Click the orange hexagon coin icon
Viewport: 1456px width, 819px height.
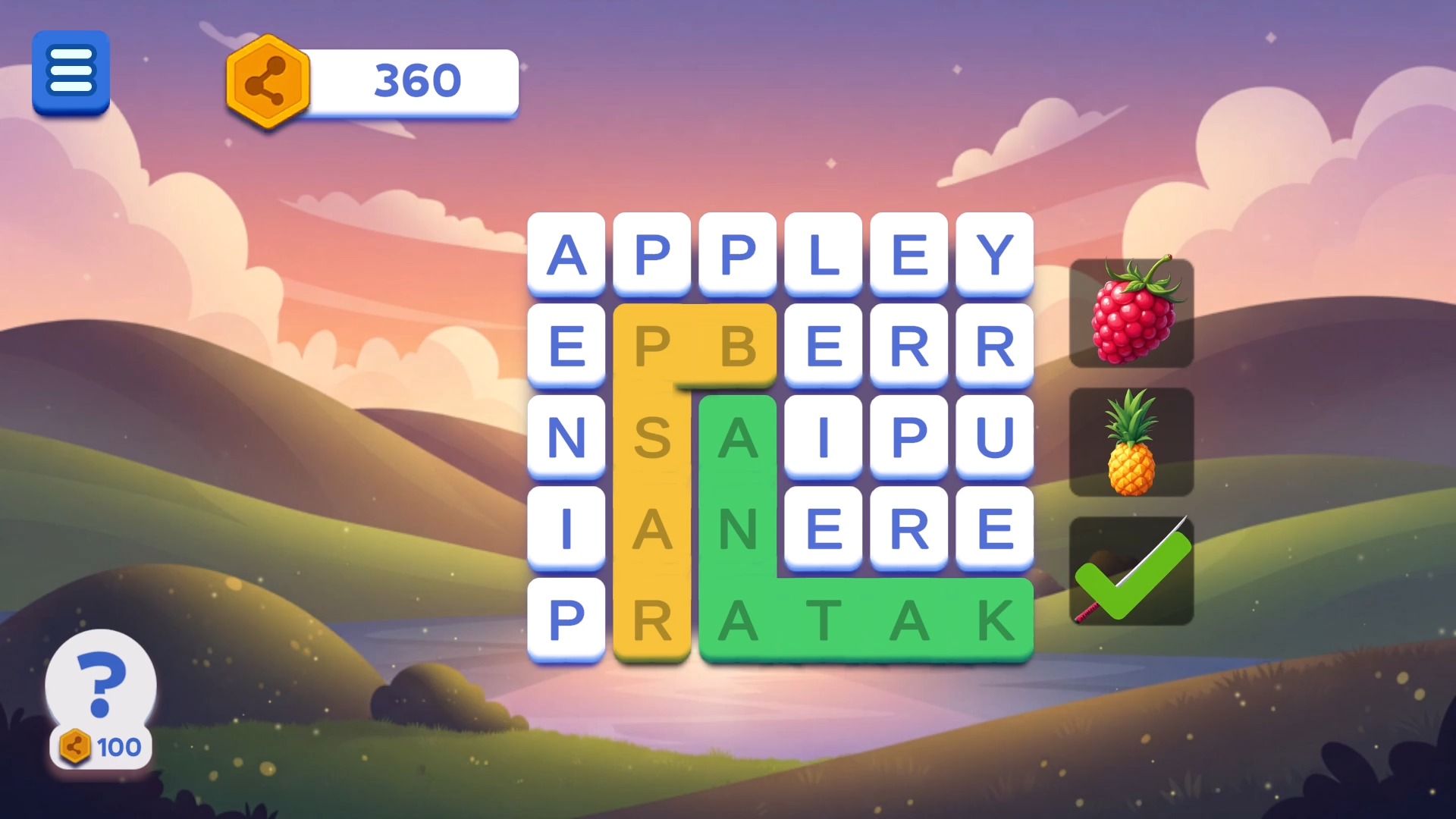pyautogui.click(x=267, y=81)
